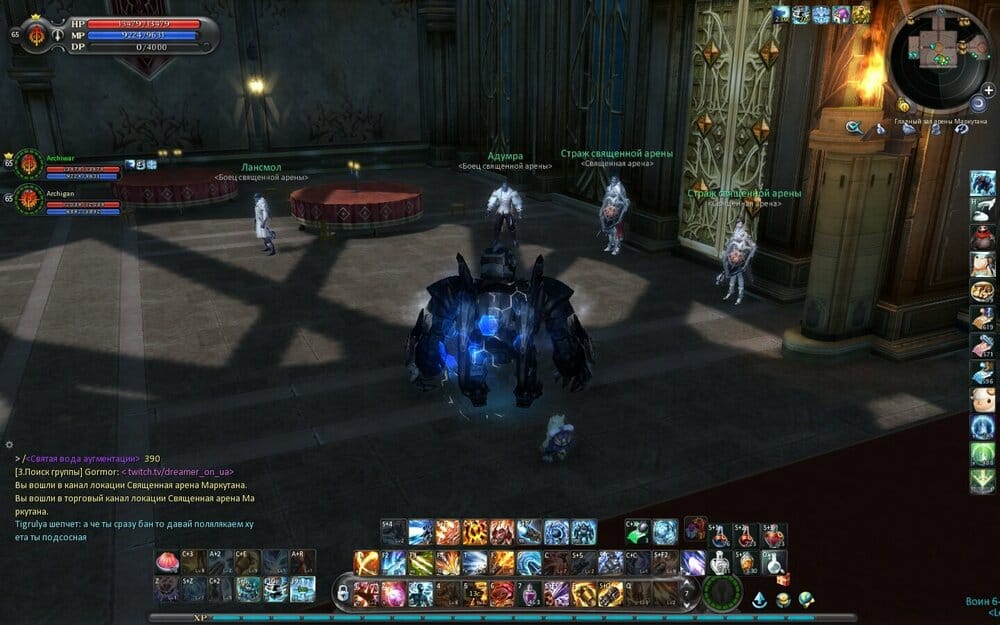The image size is (1000, 625).
Task: Click the gold coin icon left of minimap
Action: 903,105
